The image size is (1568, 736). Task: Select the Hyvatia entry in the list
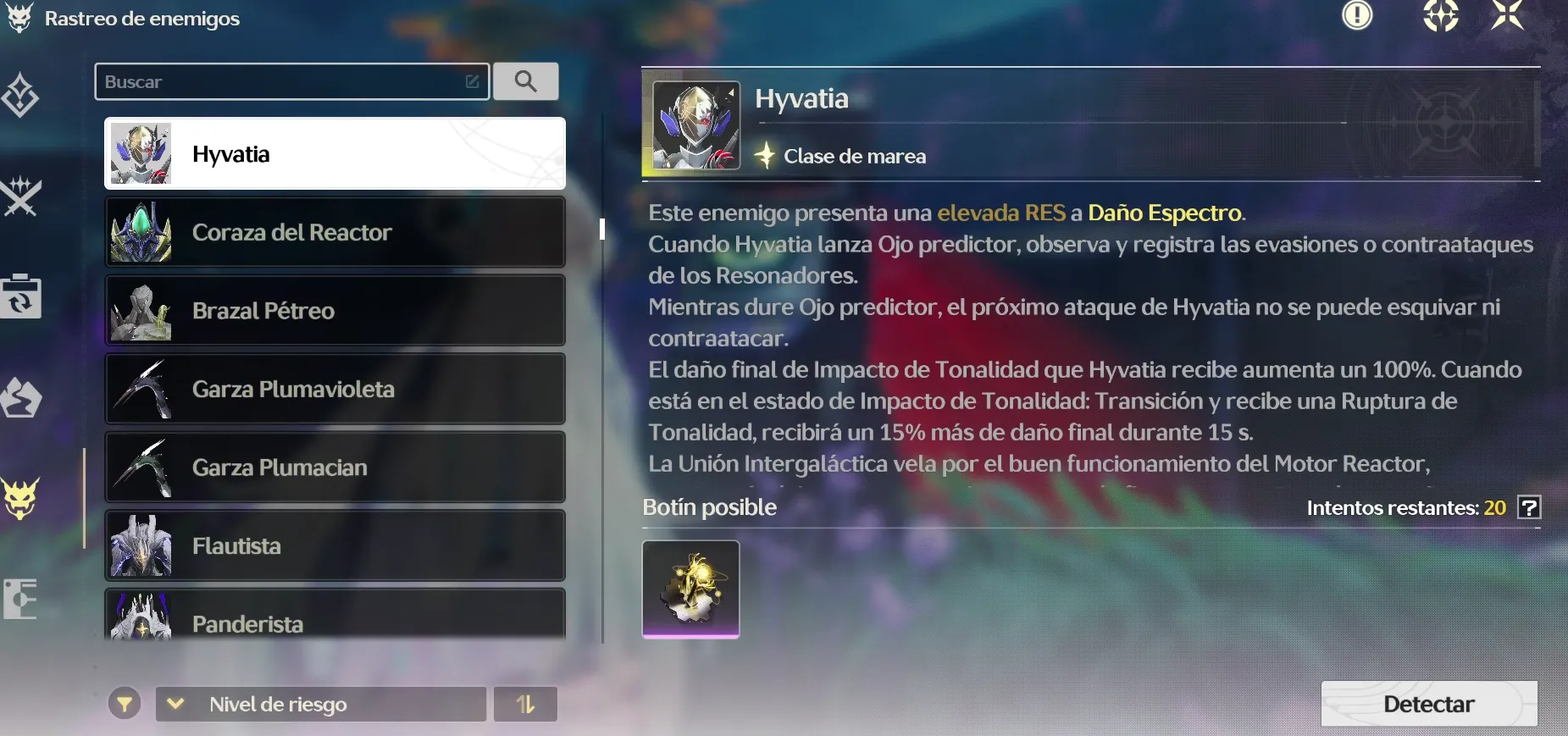point(335,153)
